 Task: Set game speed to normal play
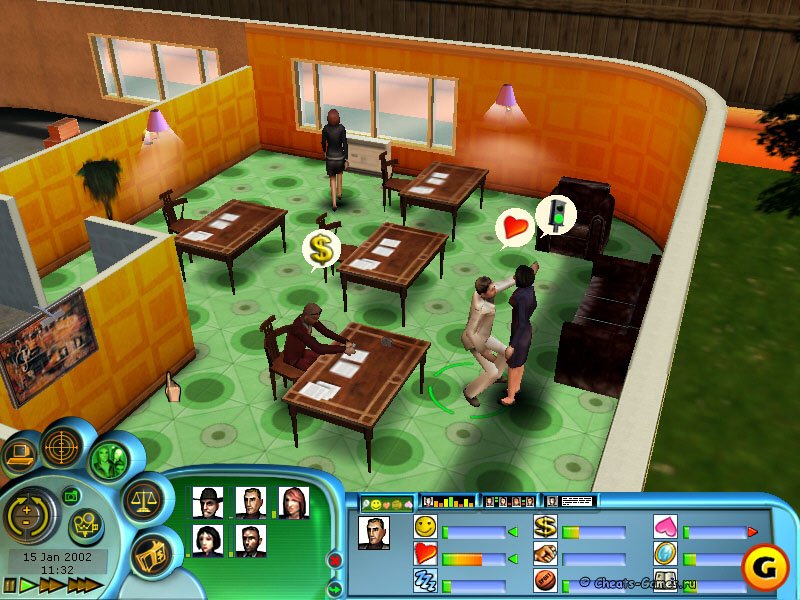pyautogui.click(x=25, y=585)
